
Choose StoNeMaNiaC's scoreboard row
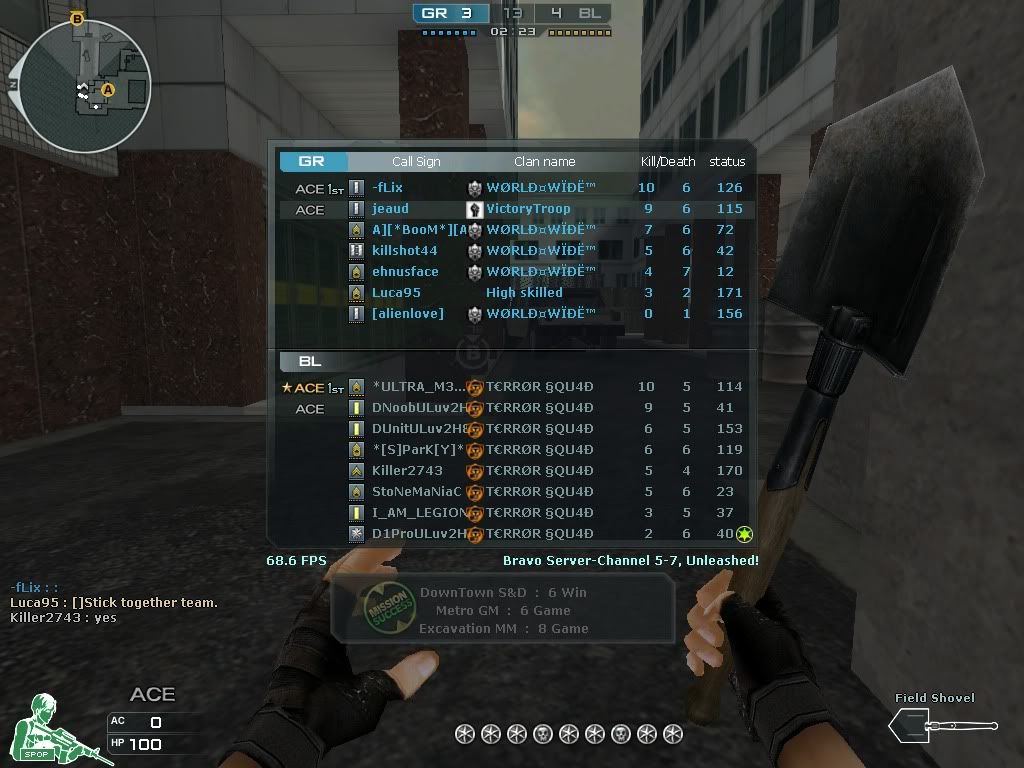pyautogui.click(x=417, y=492)
